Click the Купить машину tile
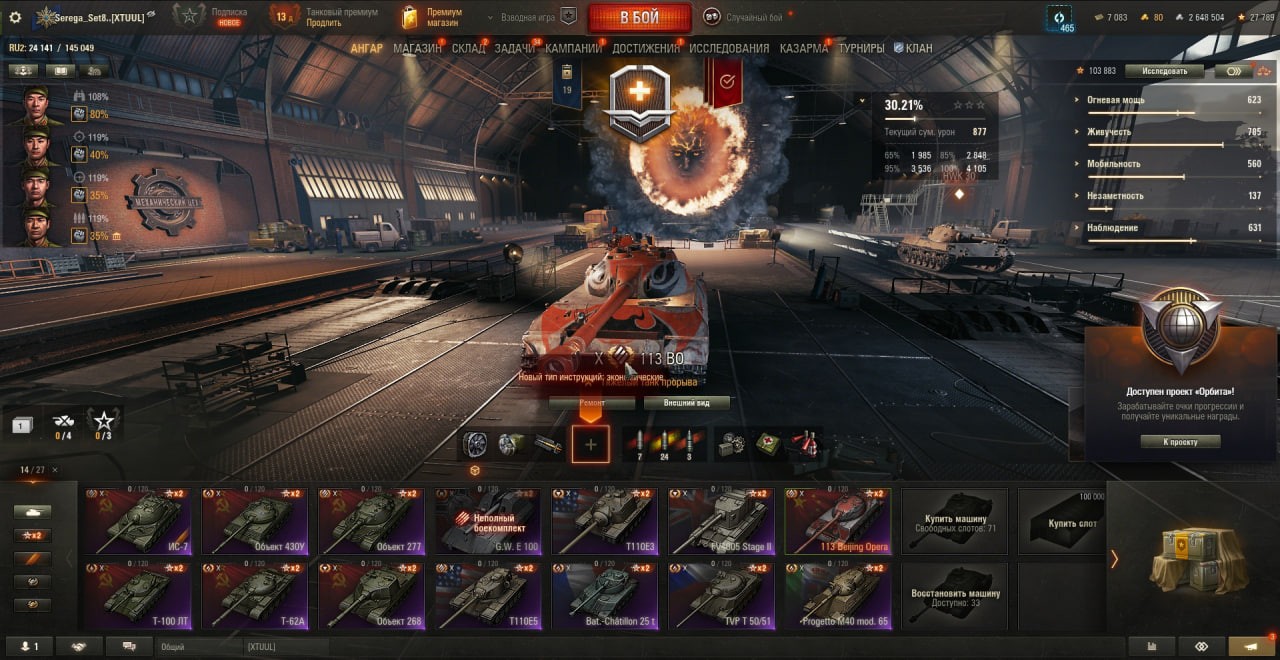The image size is (1280, 660). click(x=954, y=521)
